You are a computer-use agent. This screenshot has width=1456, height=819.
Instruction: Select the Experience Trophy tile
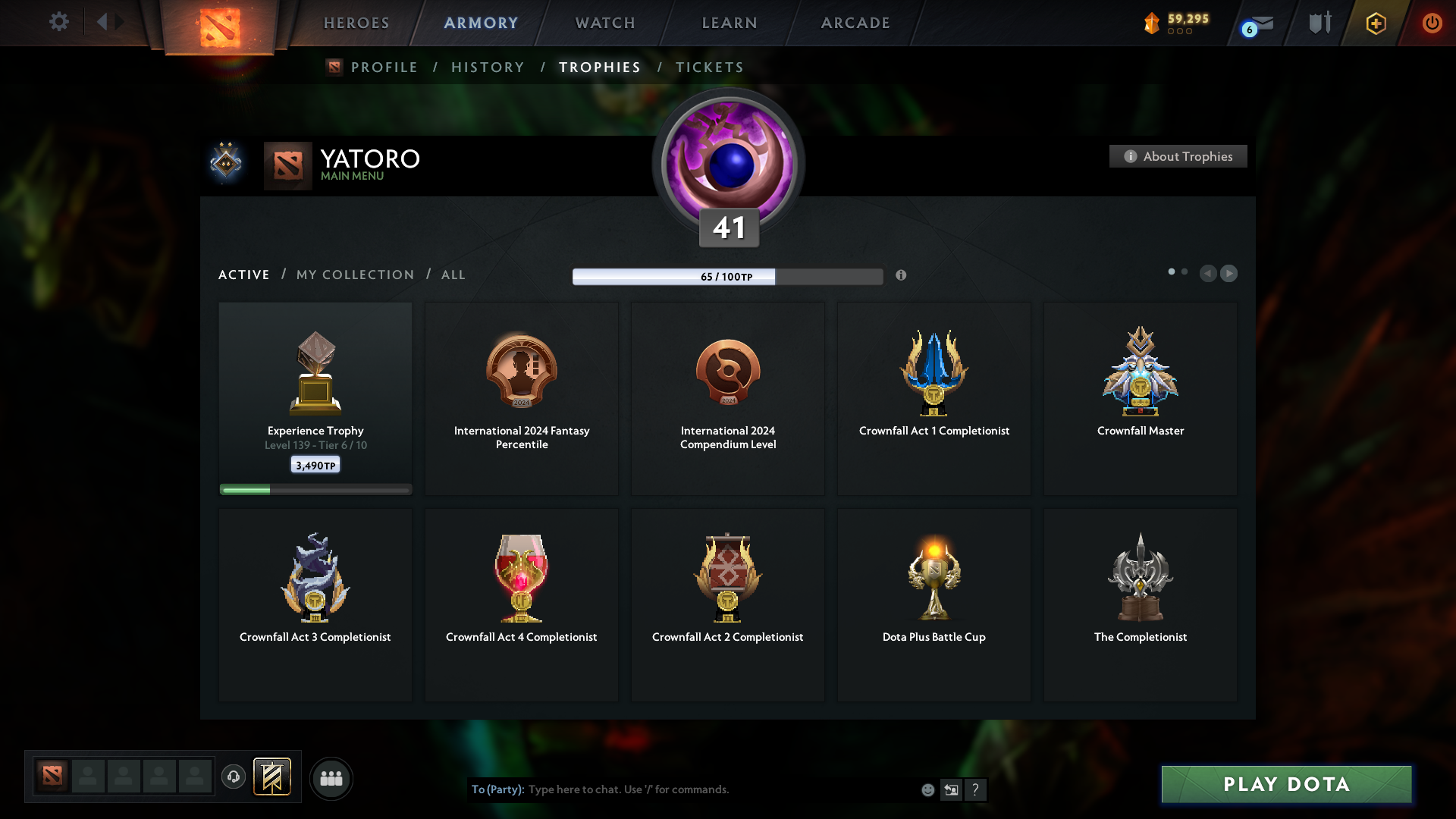tap(315, 398)
